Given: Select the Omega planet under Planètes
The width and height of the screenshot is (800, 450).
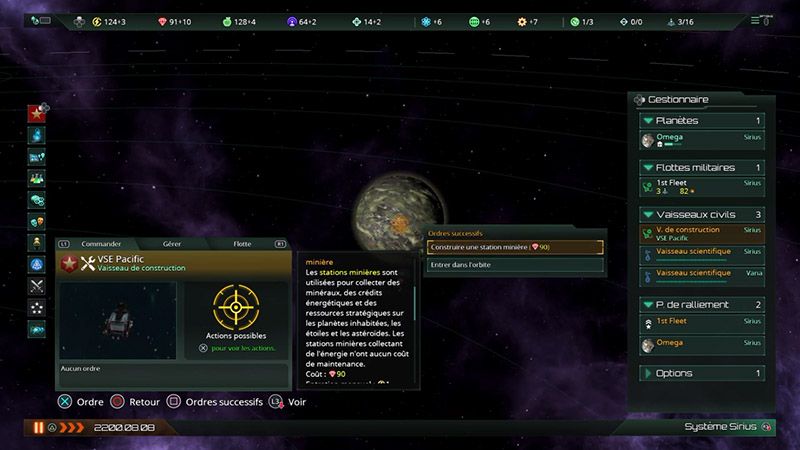Looking at the screenshot, I should (700, 140).
